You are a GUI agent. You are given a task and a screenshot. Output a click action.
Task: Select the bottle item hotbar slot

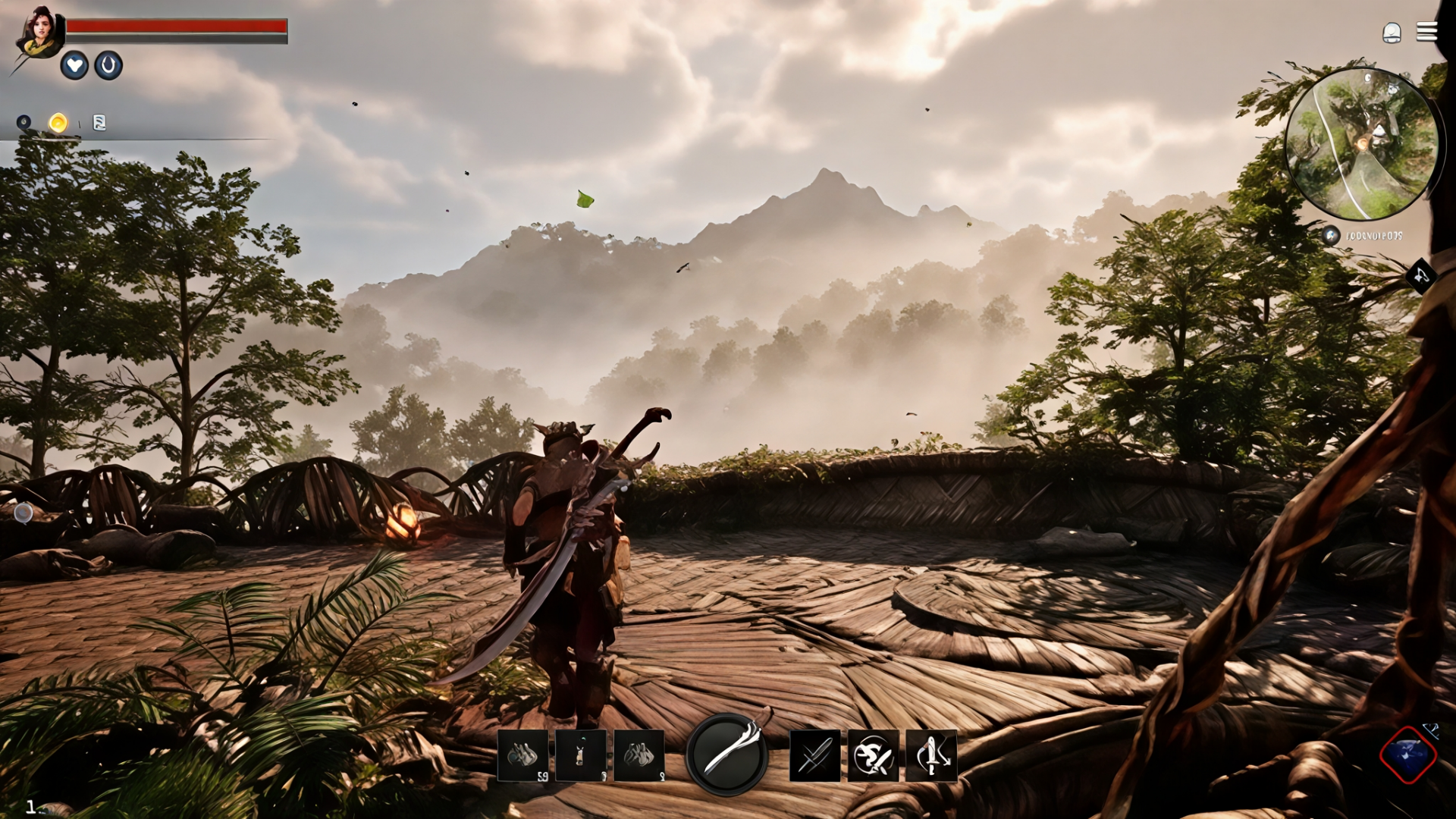[x=581, y=755]
